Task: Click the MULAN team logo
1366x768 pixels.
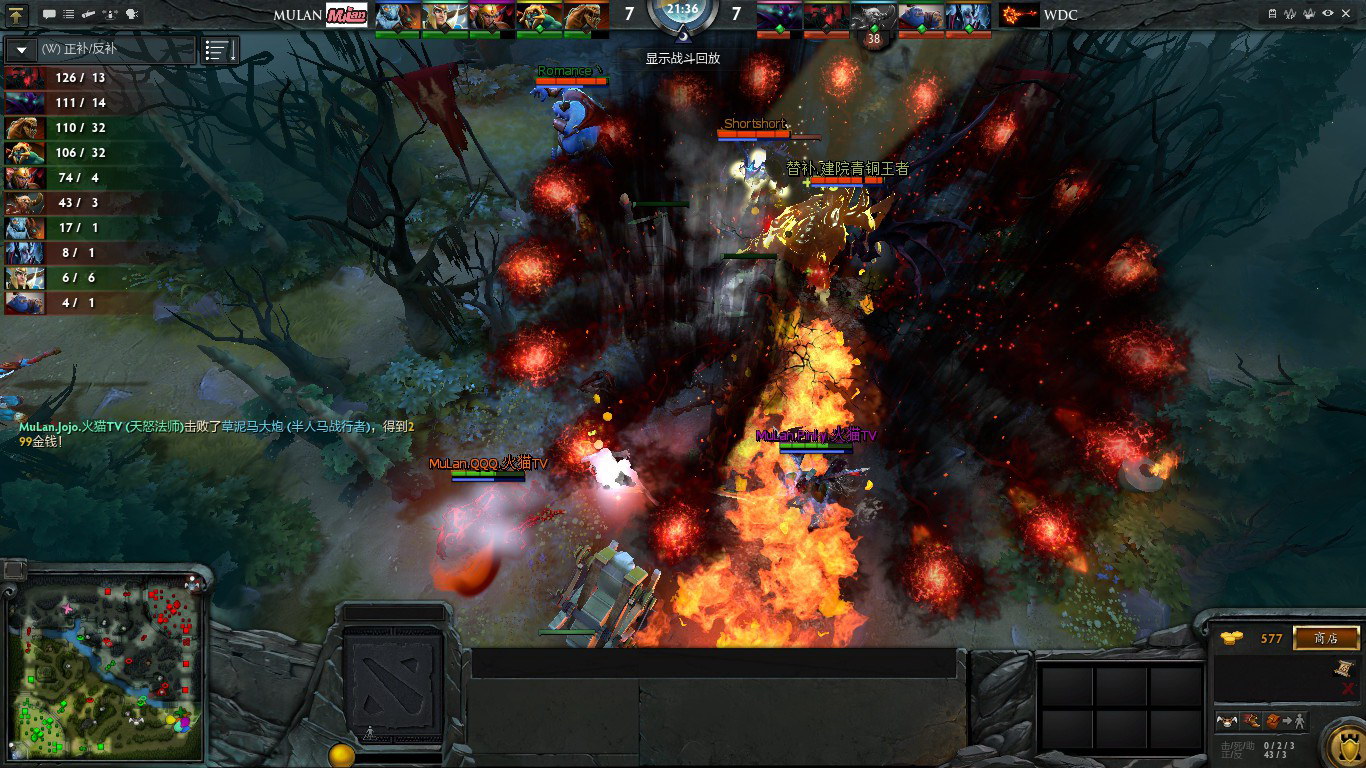Action: [x=347, y=15]
